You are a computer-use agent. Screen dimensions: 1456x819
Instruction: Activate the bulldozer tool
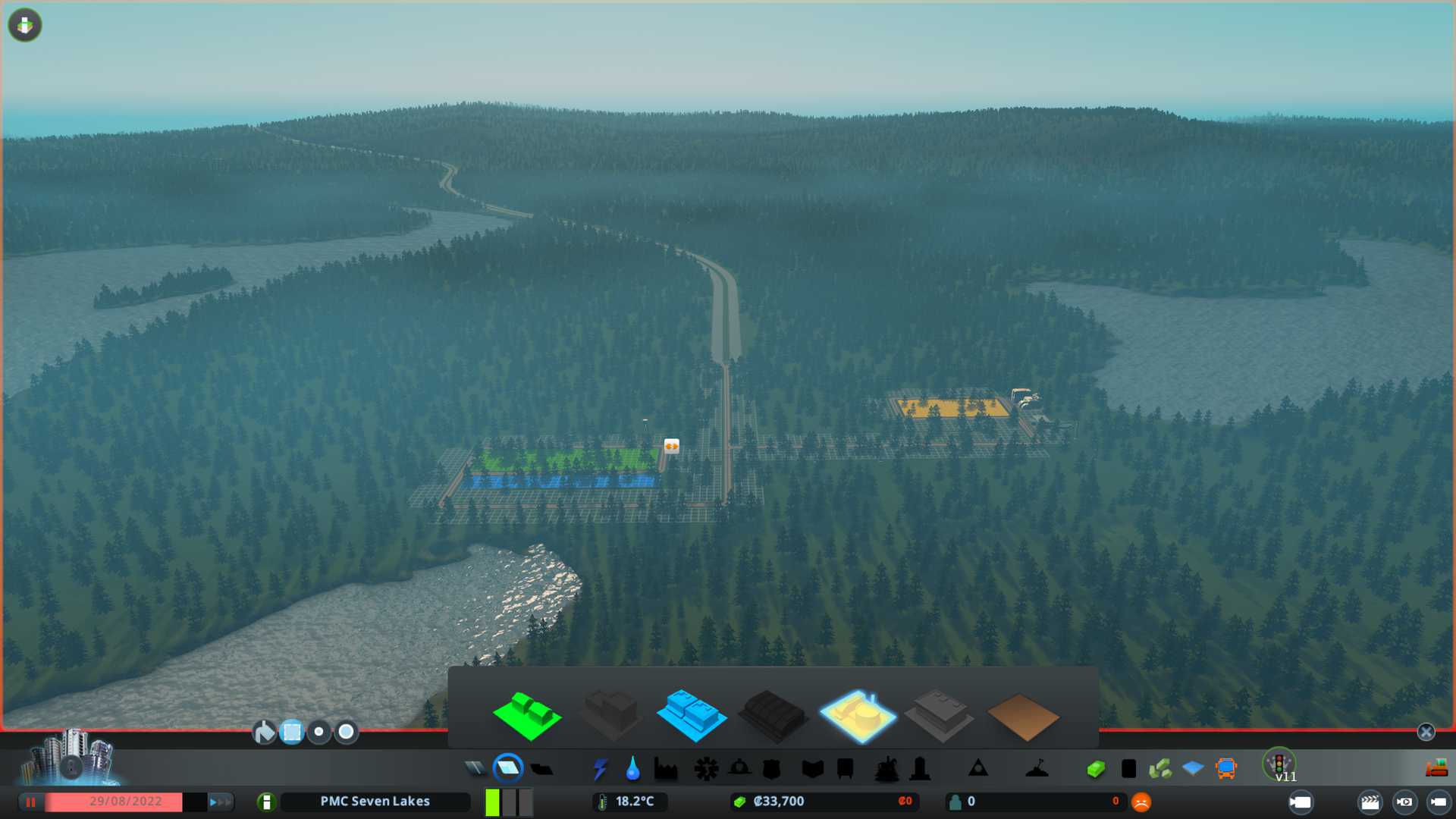click(x=1436, y=768)
